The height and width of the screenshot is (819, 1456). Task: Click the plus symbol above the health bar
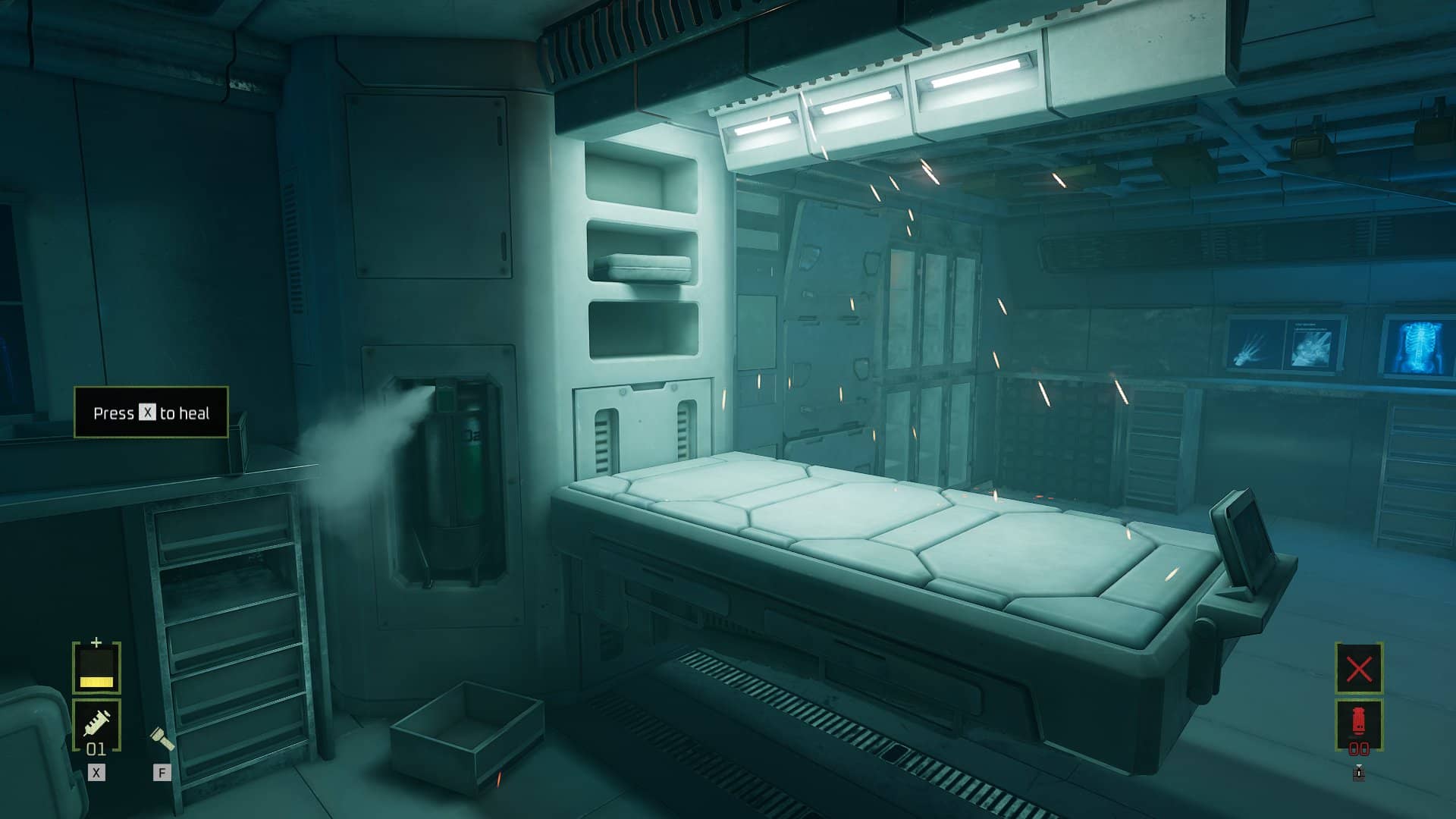[x=96, y=641]
